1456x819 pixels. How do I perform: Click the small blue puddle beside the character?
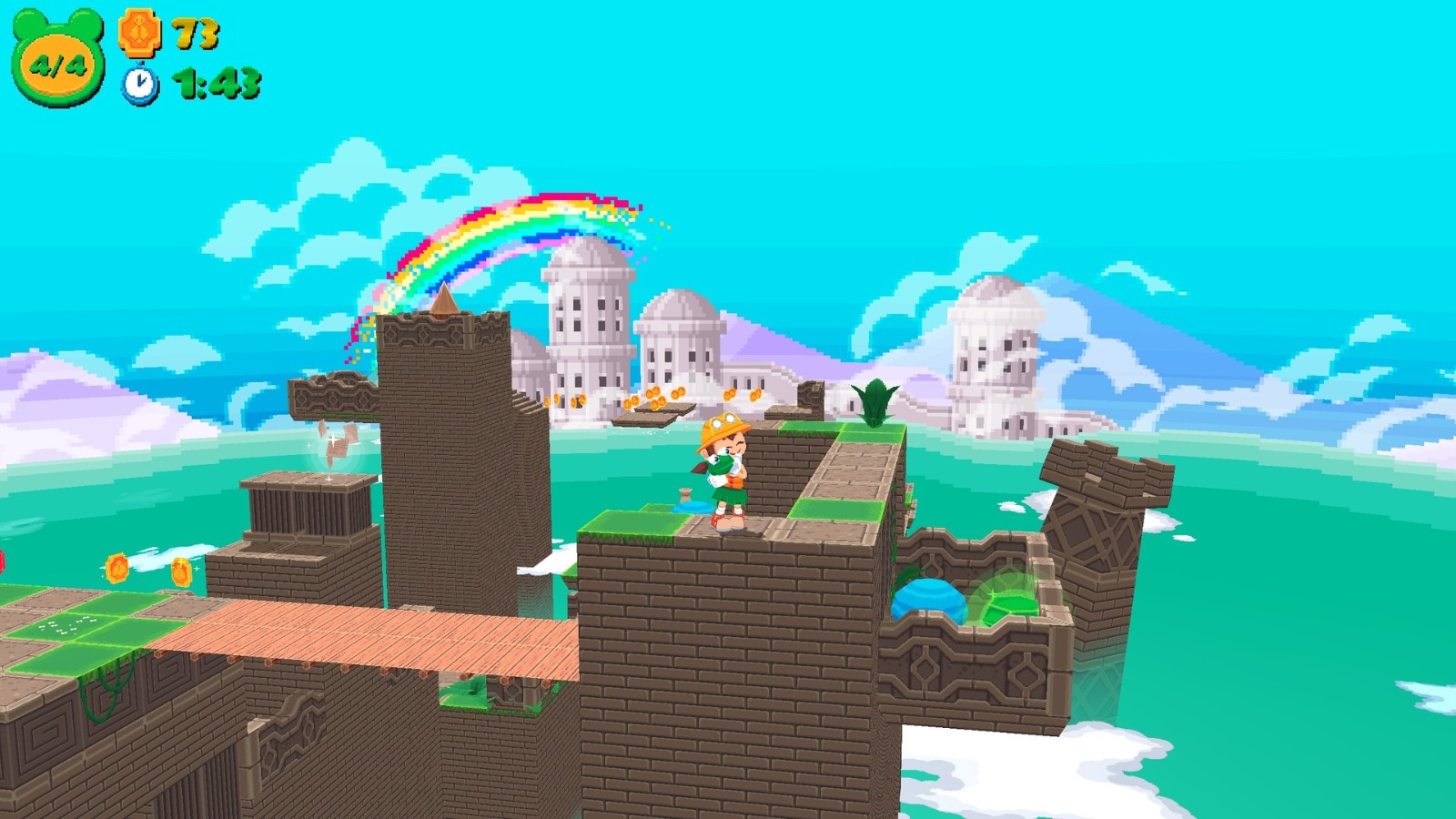tap(693, 508)
